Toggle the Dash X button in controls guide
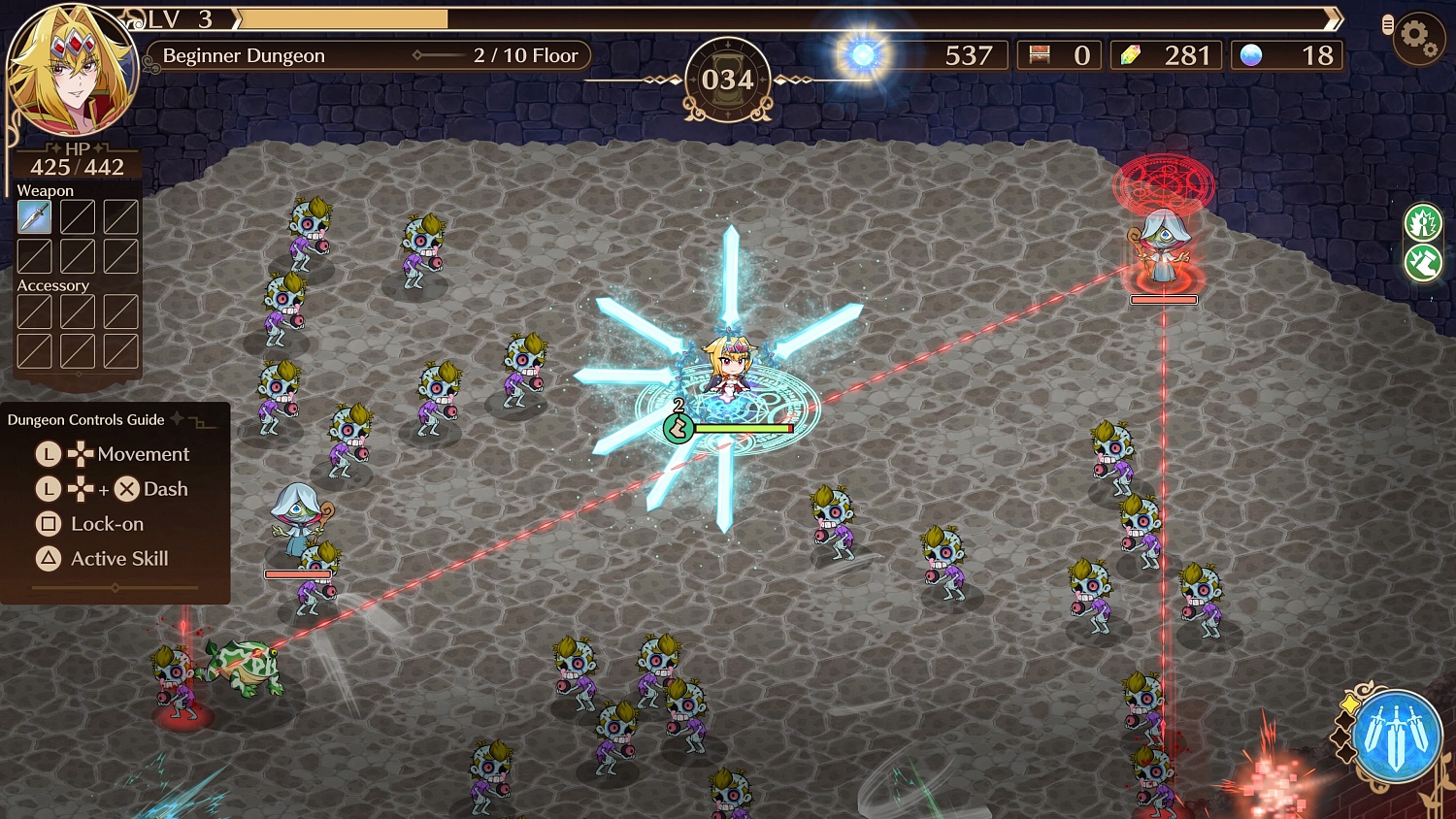This screenshot has height=819, width=1456. 125,489
